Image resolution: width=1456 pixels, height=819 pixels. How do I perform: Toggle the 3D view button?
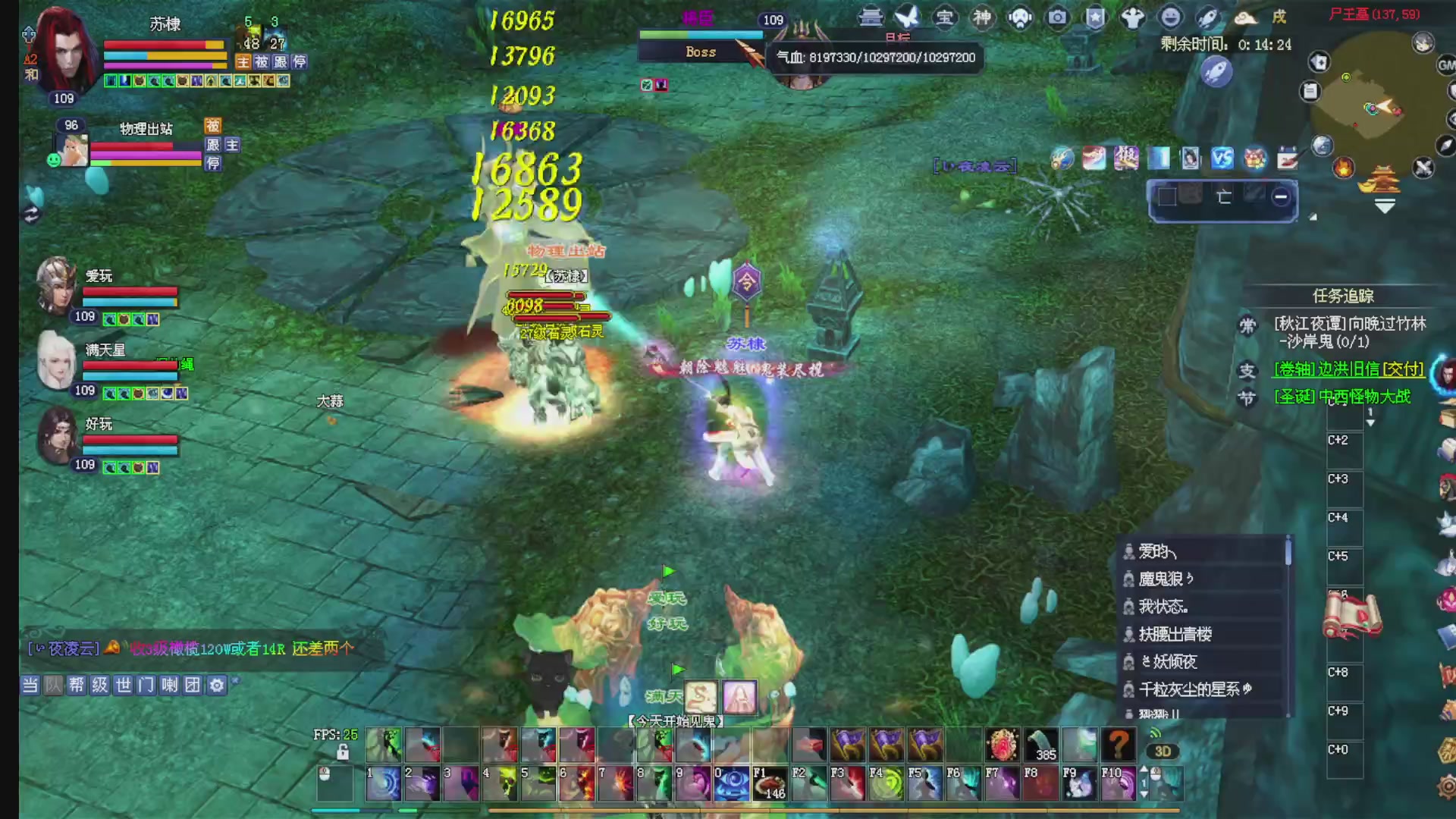(x=1163, y=752)
